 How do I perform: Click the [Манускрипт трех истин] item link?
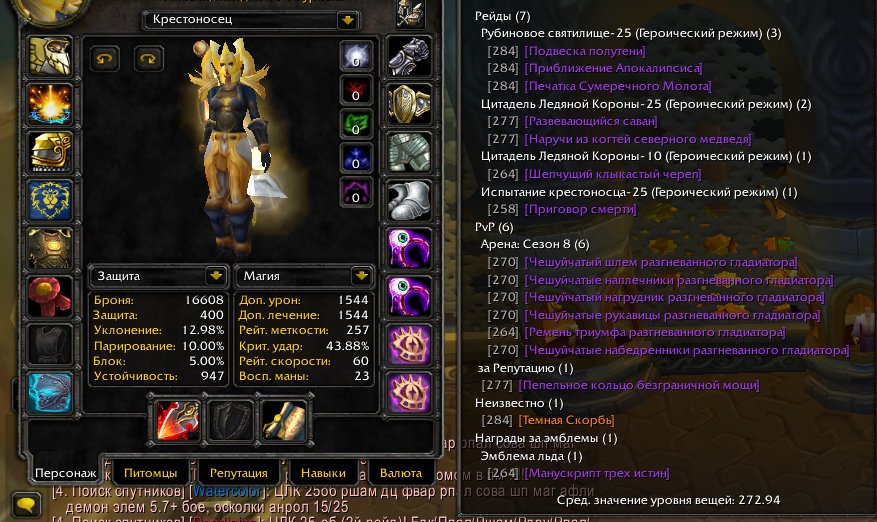point(597,473)
